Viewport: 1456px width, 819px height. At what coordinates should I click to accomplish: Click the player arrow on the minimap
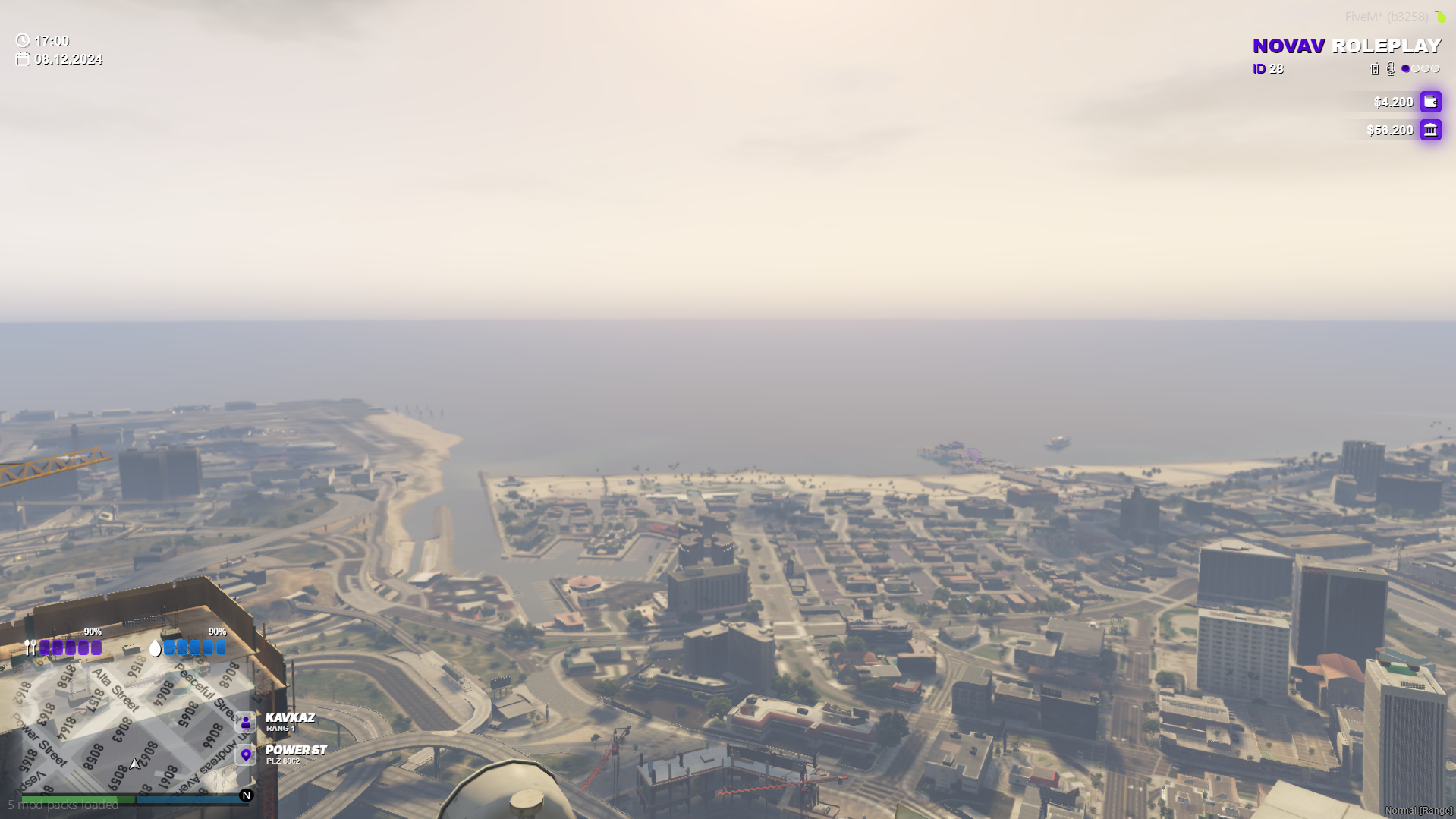[x=135, y=764]
